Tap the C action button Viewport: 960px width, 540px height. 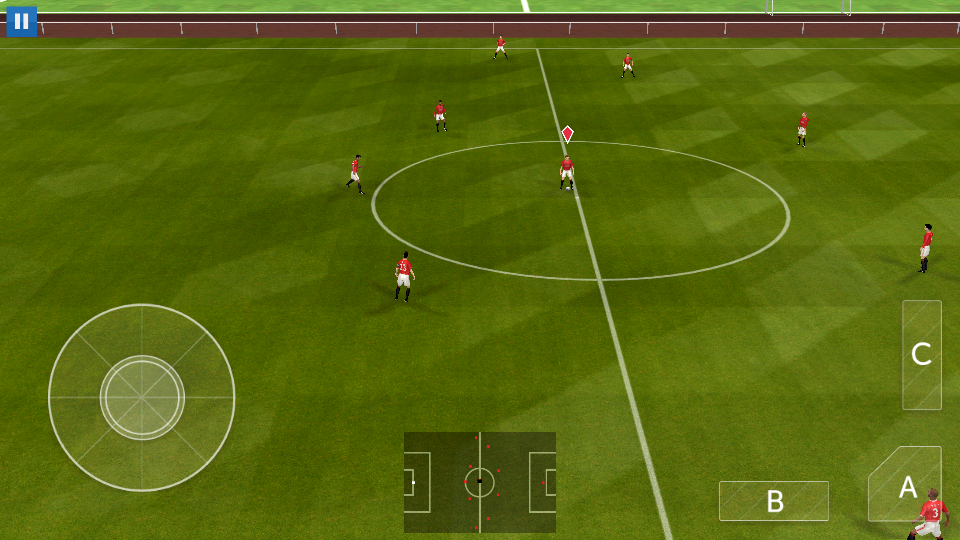click(921, 354)
